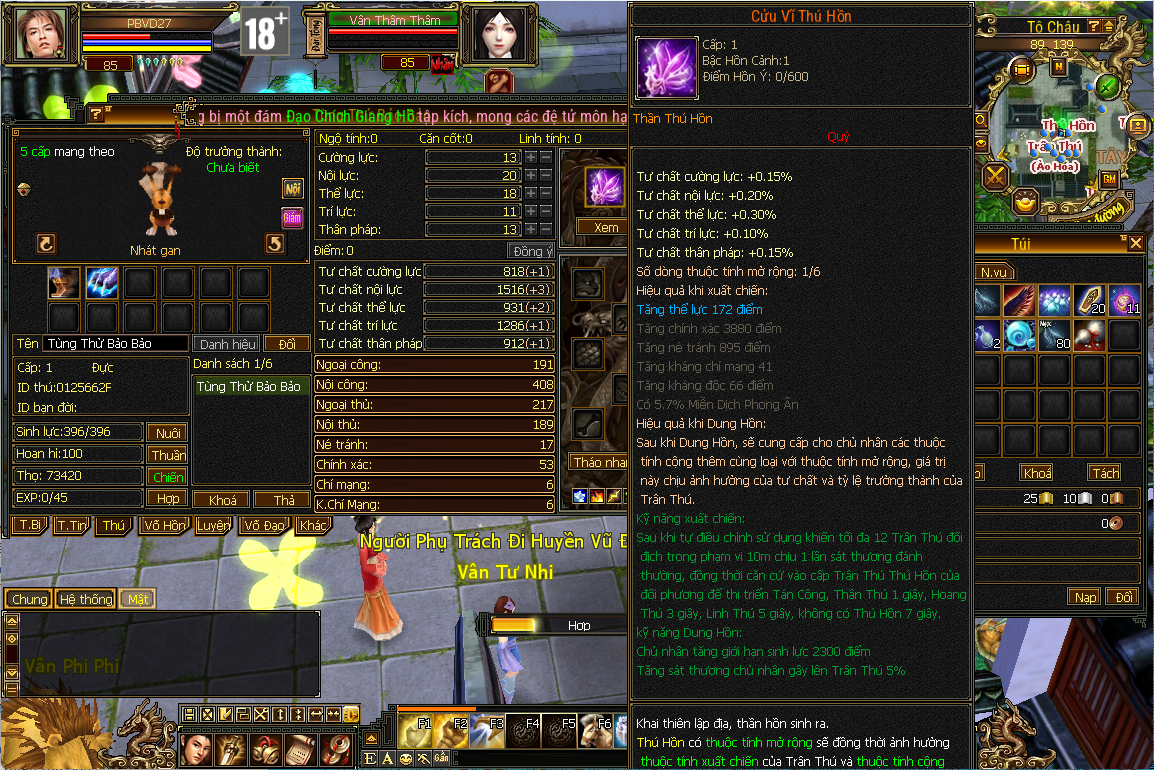Select Tùng Thử Bảo Bảo in pet list
The width and height of the screenshot is (1154, 770).
point(248,386)
